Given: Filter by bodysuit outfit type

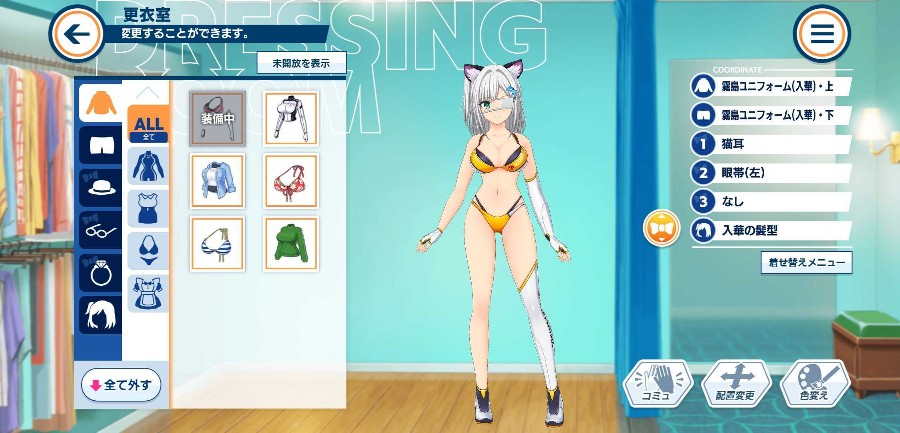Looking at the screenshot, I should point(147,167).
